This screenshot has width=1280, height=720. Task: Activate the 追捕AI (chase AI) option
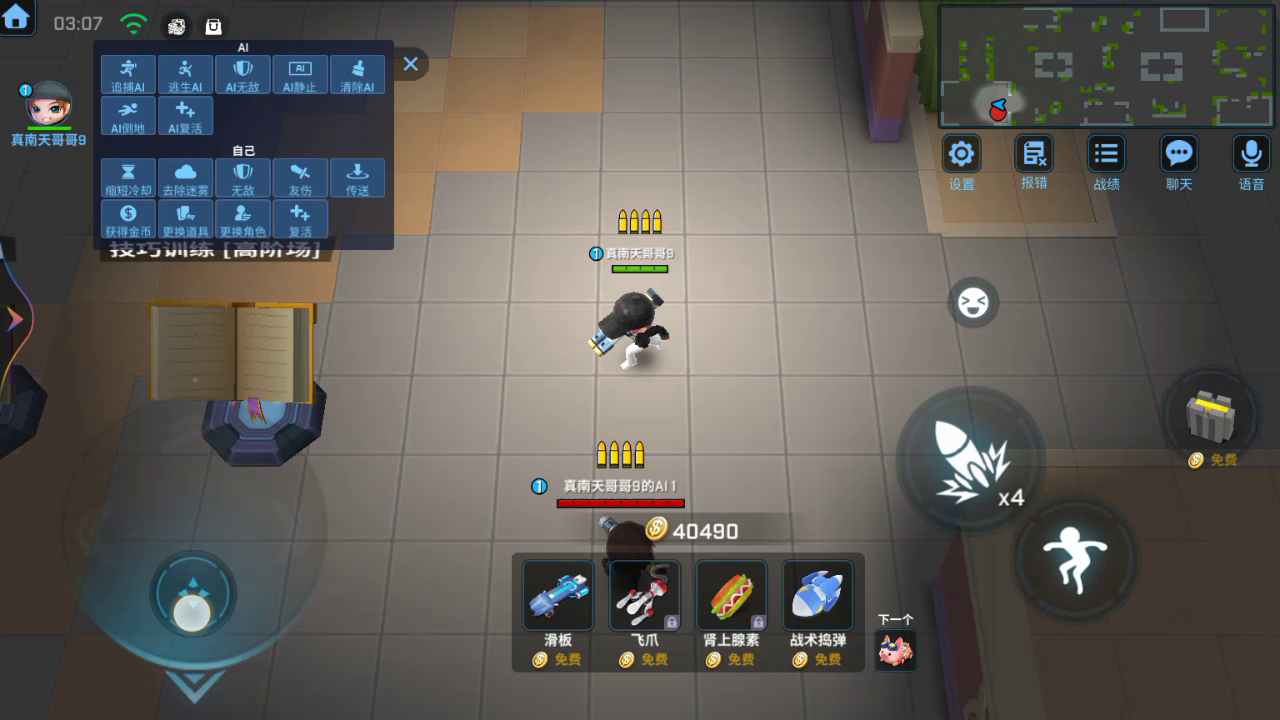point(128,74)
